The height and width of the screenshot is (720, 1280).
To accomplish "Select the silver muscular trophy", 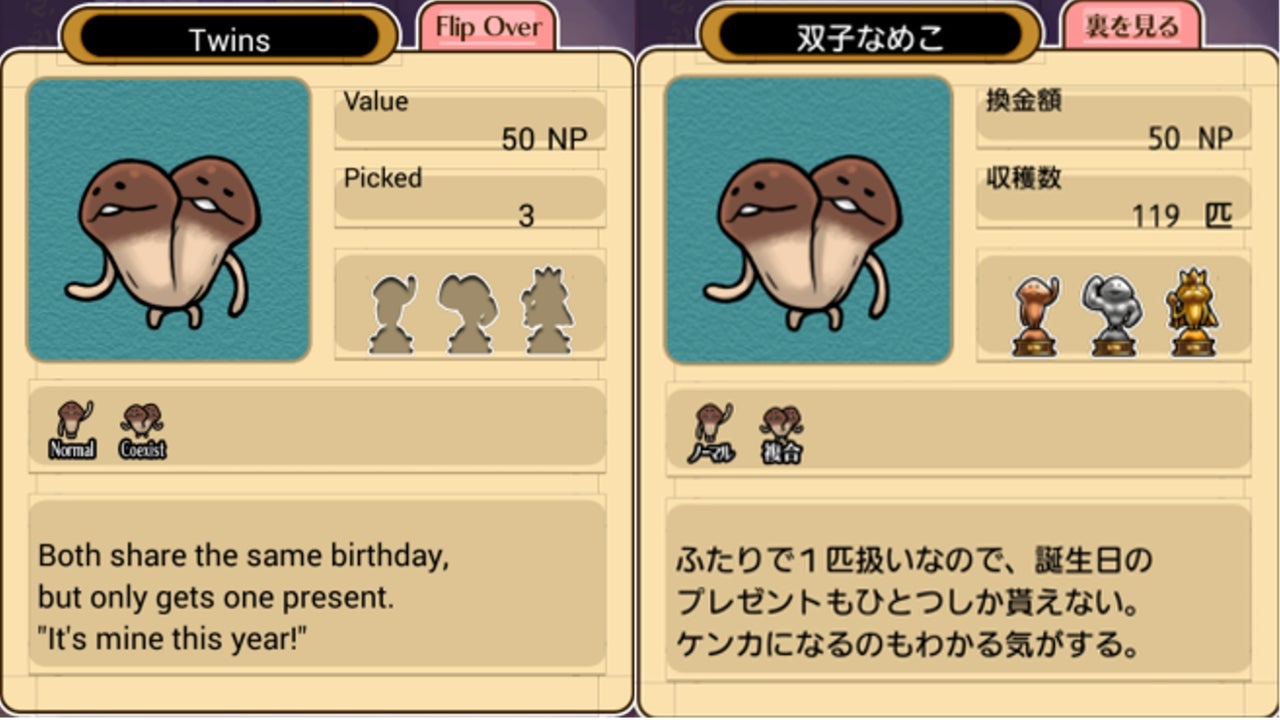I will pyautogui.click(x=1111, y=314).
